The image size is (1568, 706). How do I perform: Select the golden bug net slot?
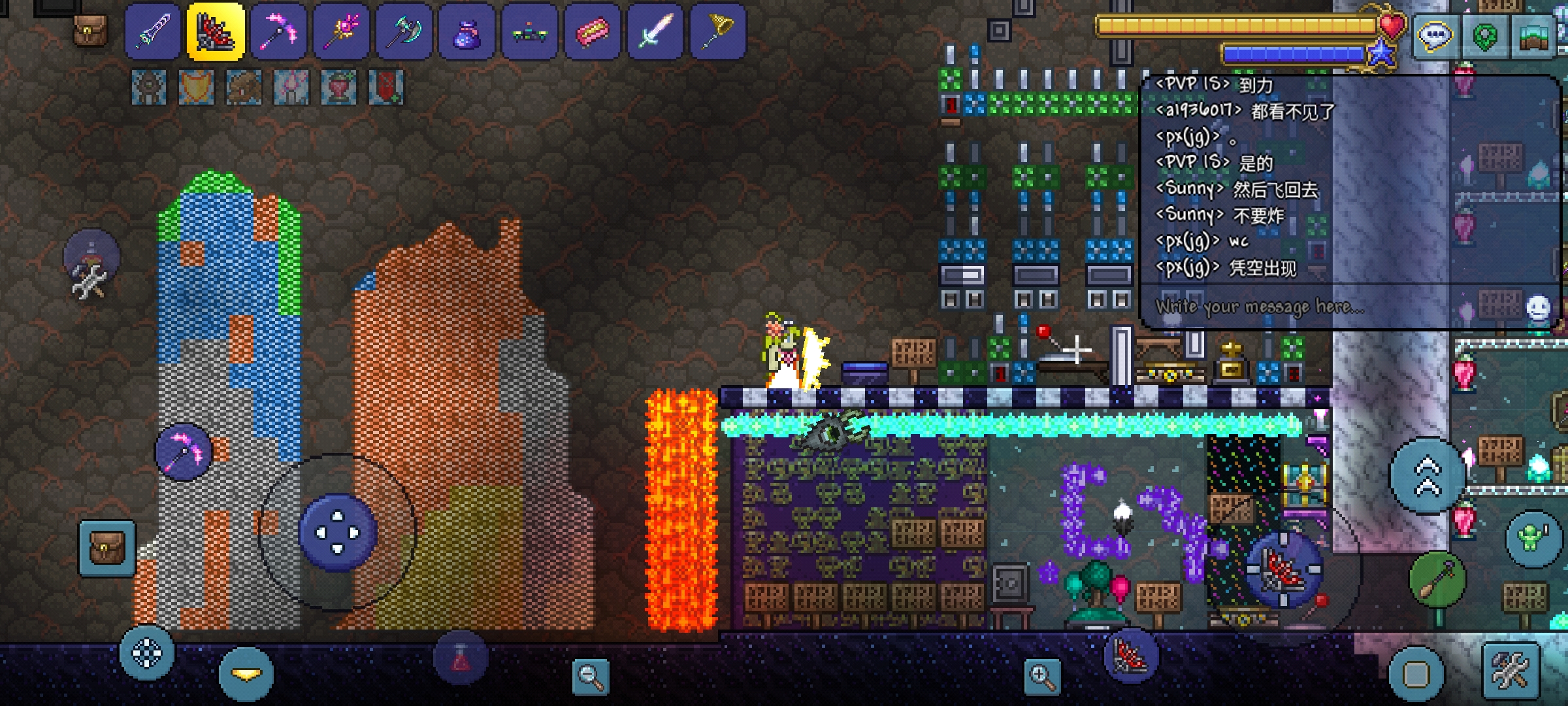[717, 31]
